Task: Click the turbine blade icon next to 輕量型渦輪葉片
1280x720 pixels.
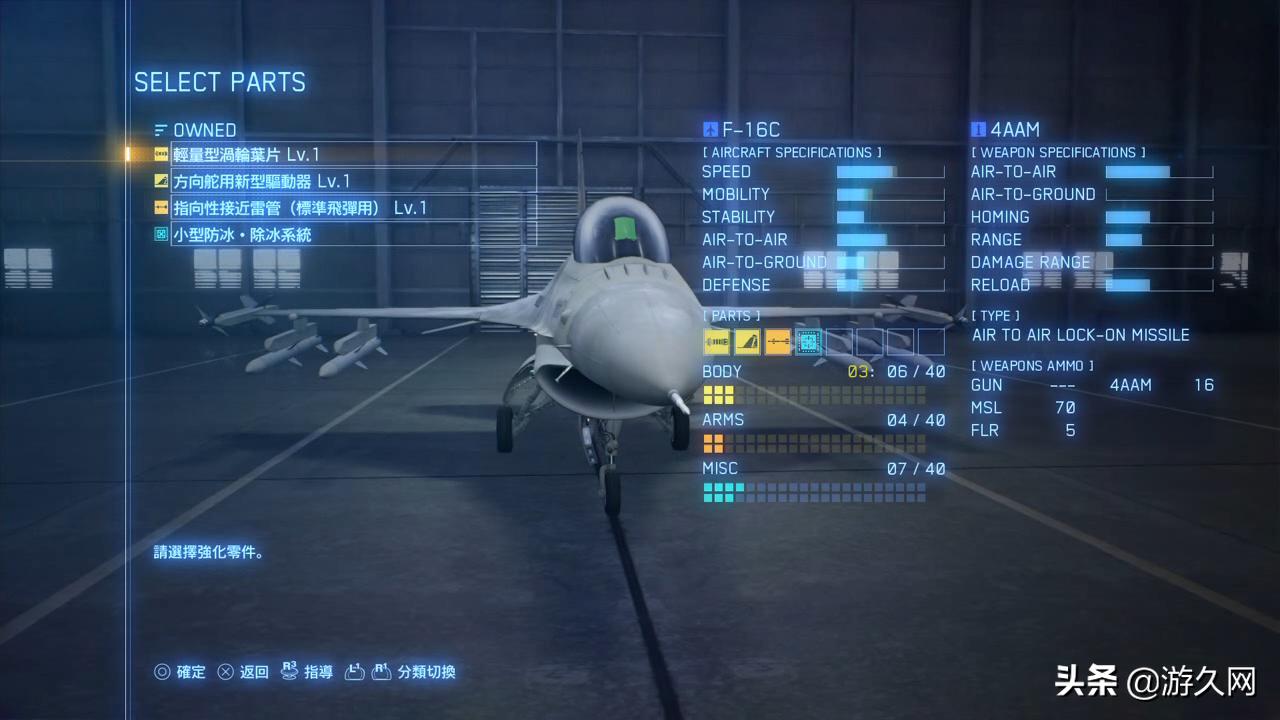Action: [161, 153]
